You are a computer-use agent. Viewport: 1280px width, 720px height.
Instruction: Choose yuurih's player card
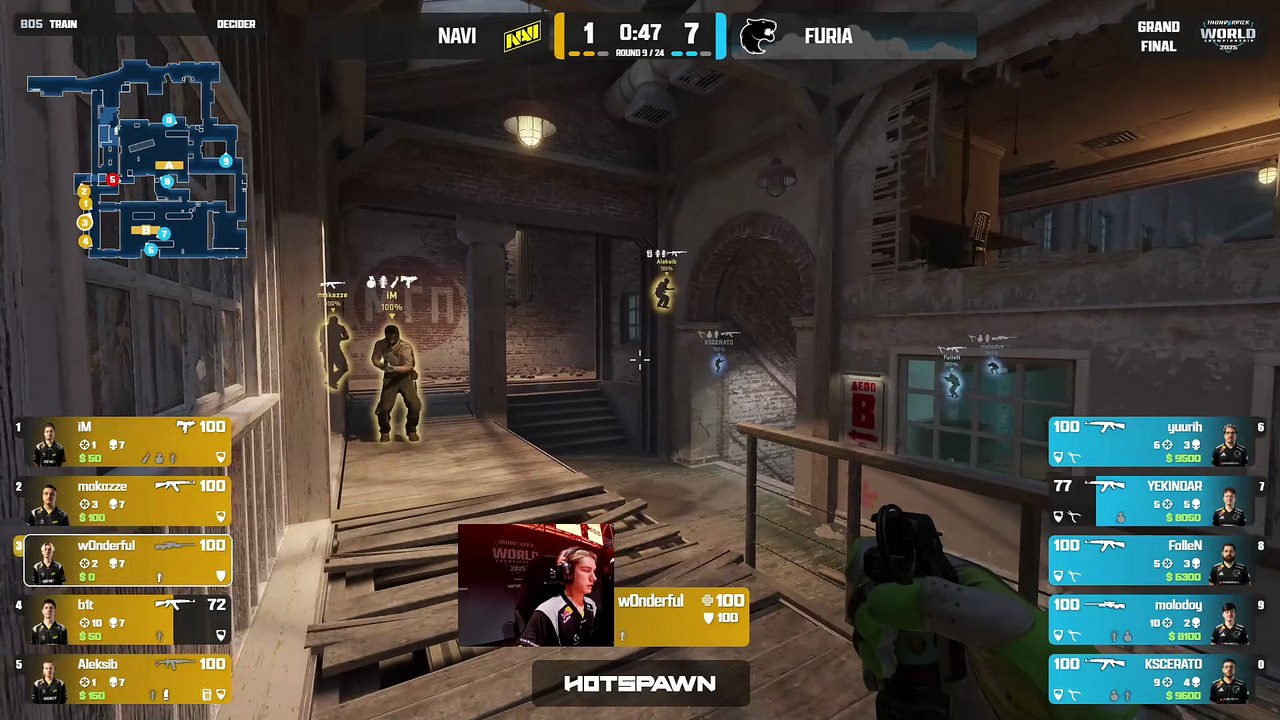pos(1150,442)
